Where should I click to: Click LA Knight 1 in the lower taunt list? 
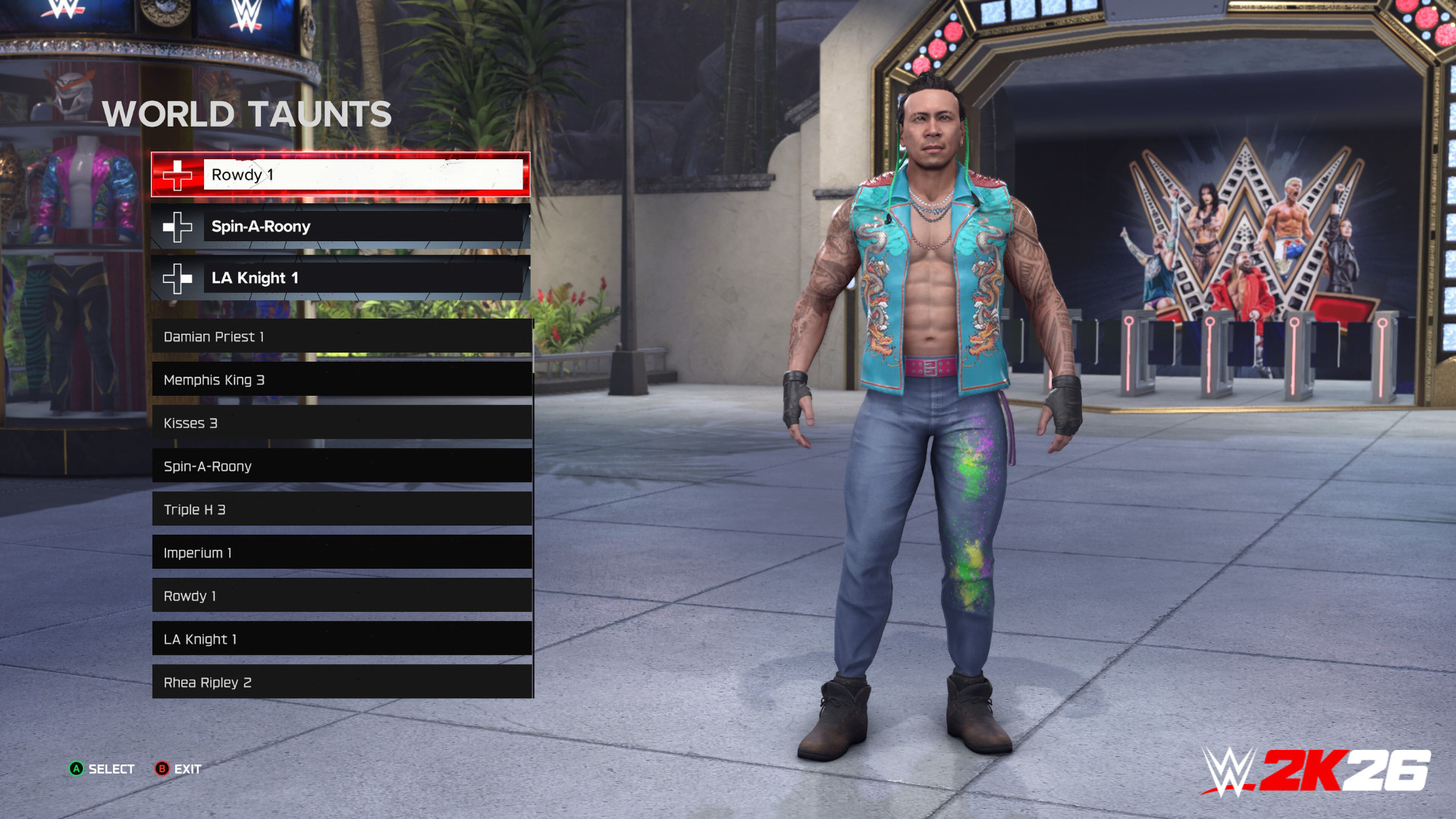click(x=341, y=639)
